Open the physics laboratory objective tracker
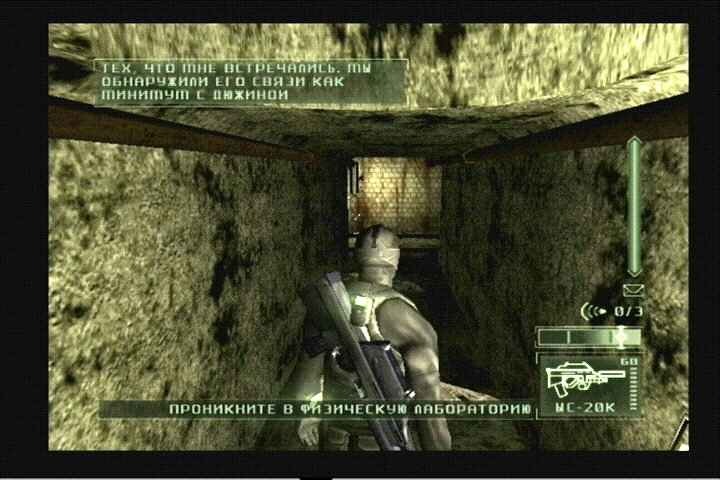Image resolution: width=720 pixels, height=480 pixels. tap(349, 409)
